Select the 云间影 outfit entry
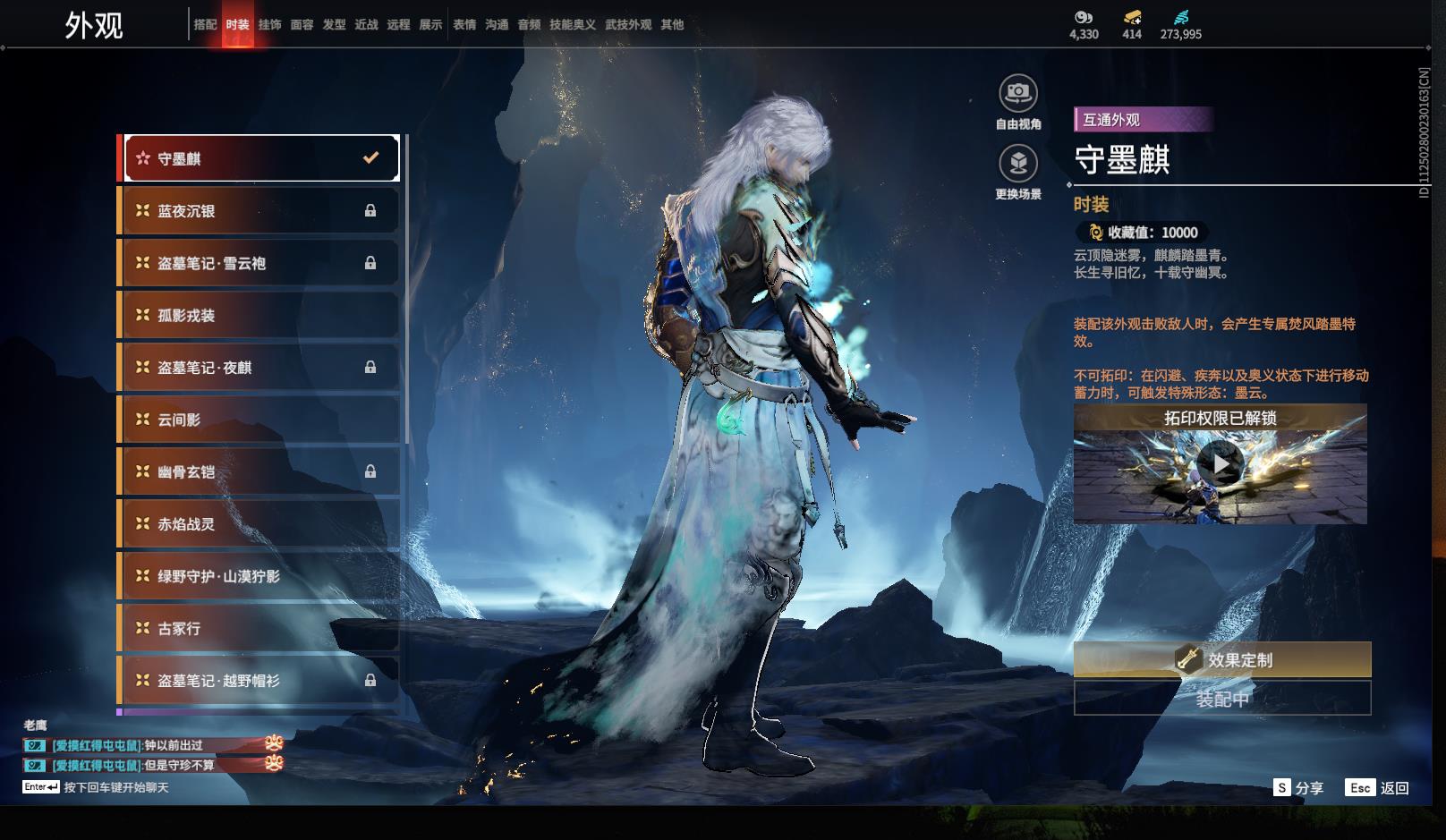The width and height of the screenshot is (1446, 840). (x=260, y=420)
